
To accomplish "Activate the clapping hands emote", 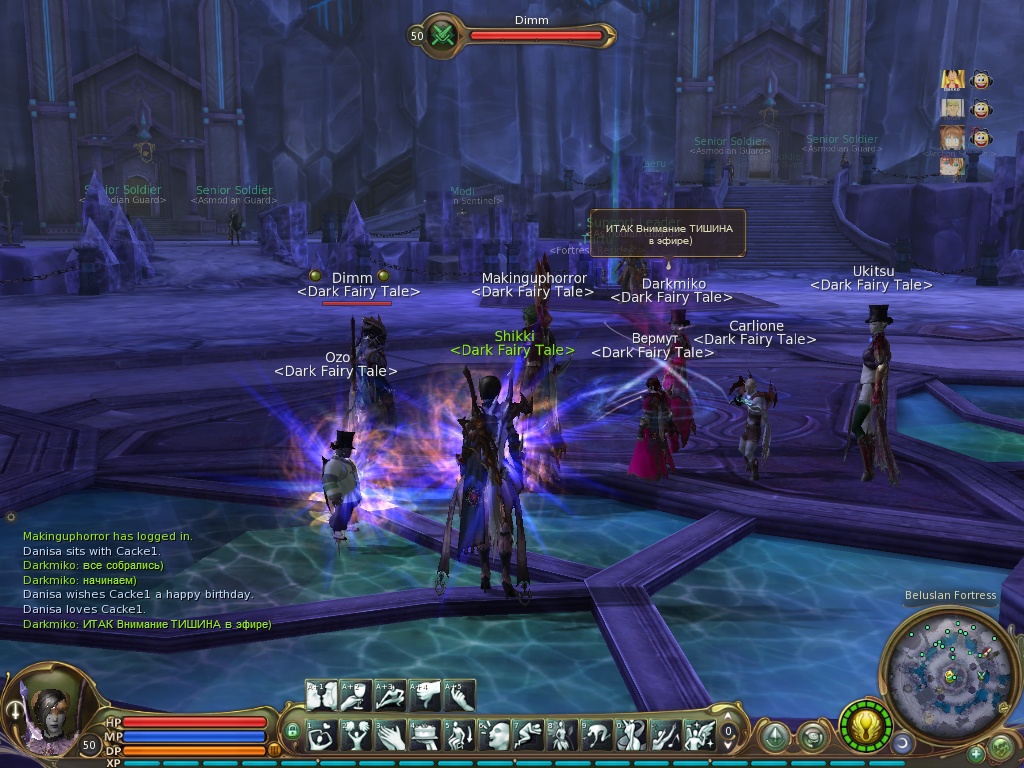I will pyautogui.click(x=390, y=736).
